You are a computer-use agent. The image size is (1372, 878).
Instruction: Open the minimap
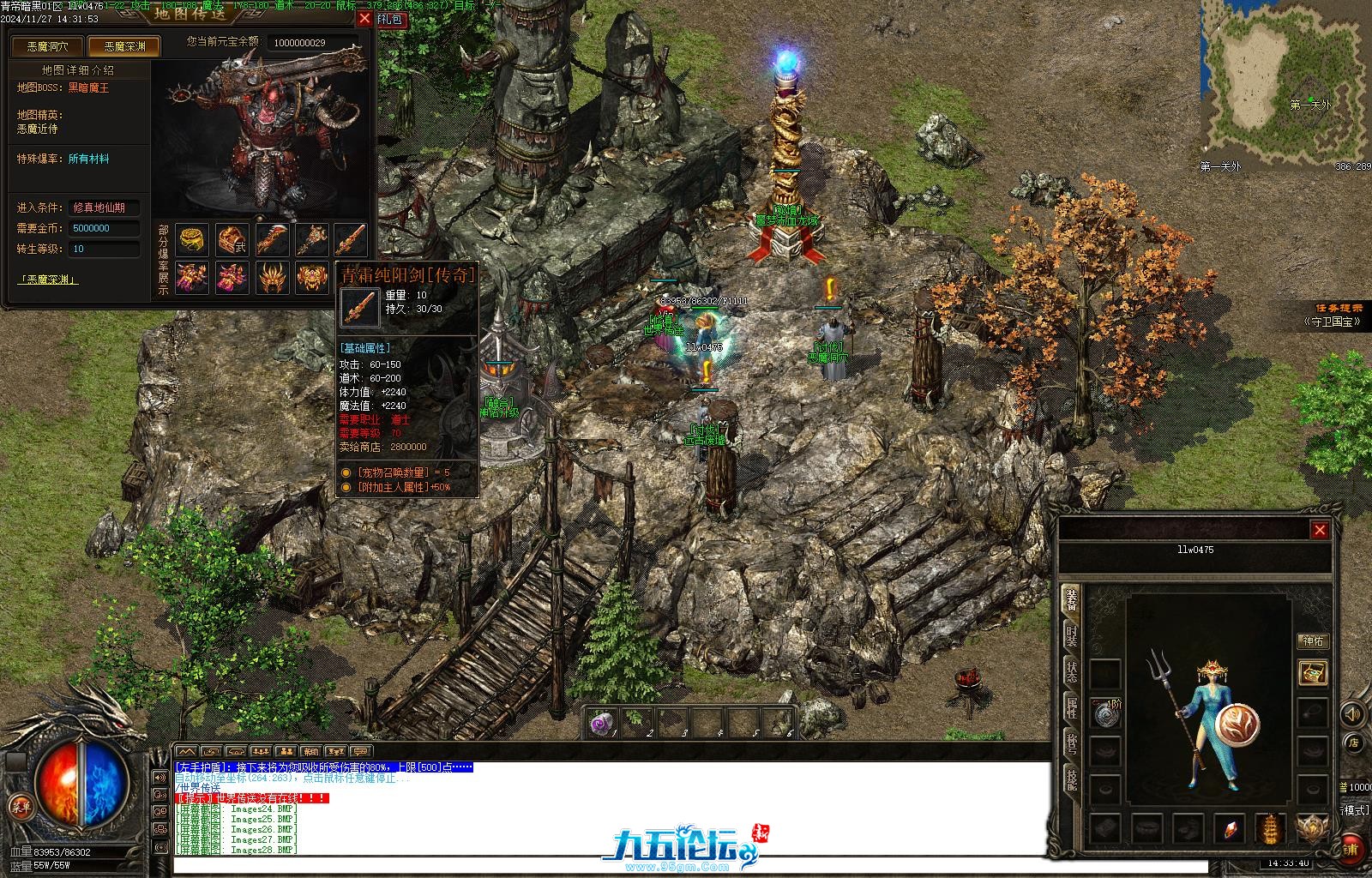pyautogui.click(x=1284, y=81)
